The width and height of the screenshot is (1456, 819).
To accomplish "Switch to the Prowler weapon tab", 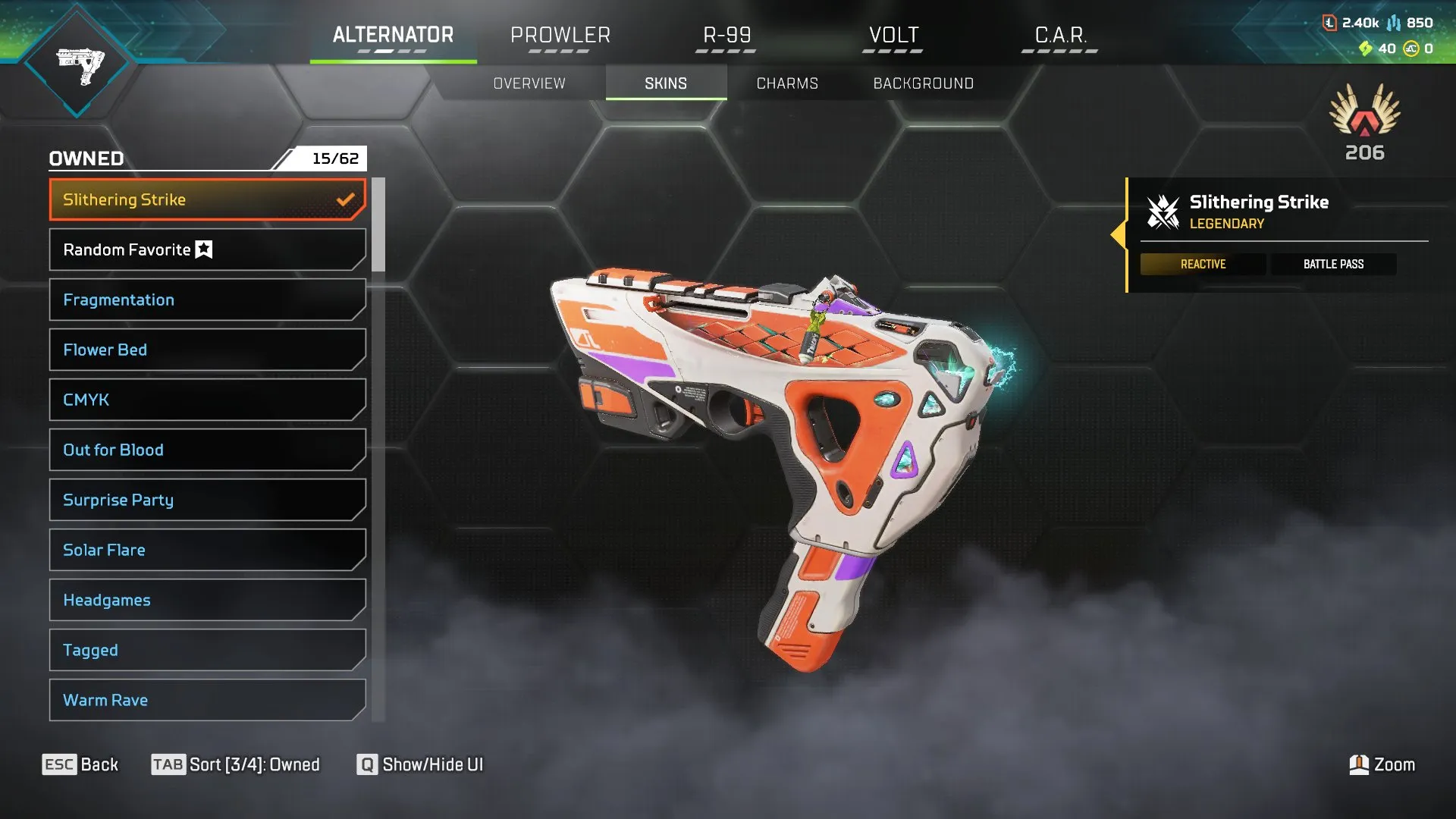I will 560,35.
